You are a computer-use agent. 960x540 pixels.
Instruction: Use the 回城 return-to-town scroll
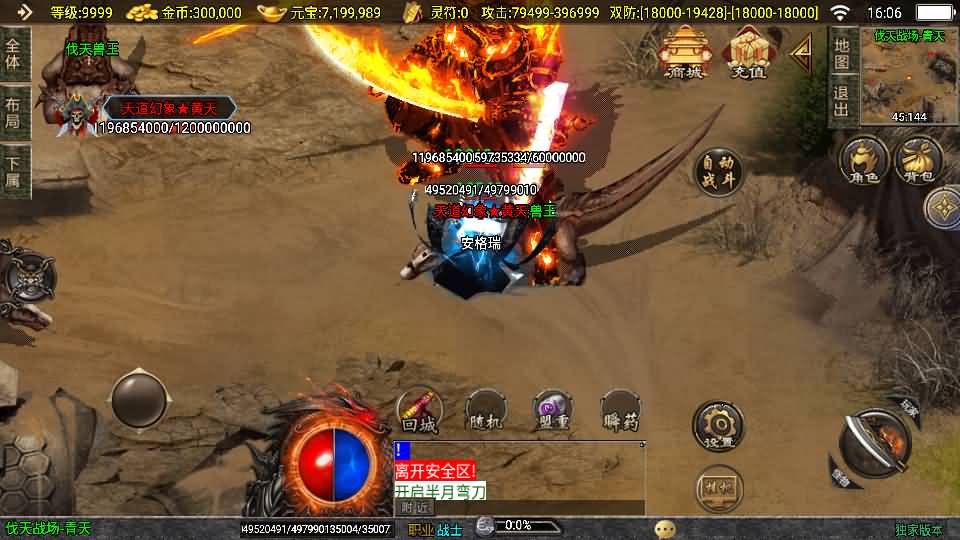tap(420, 410)
